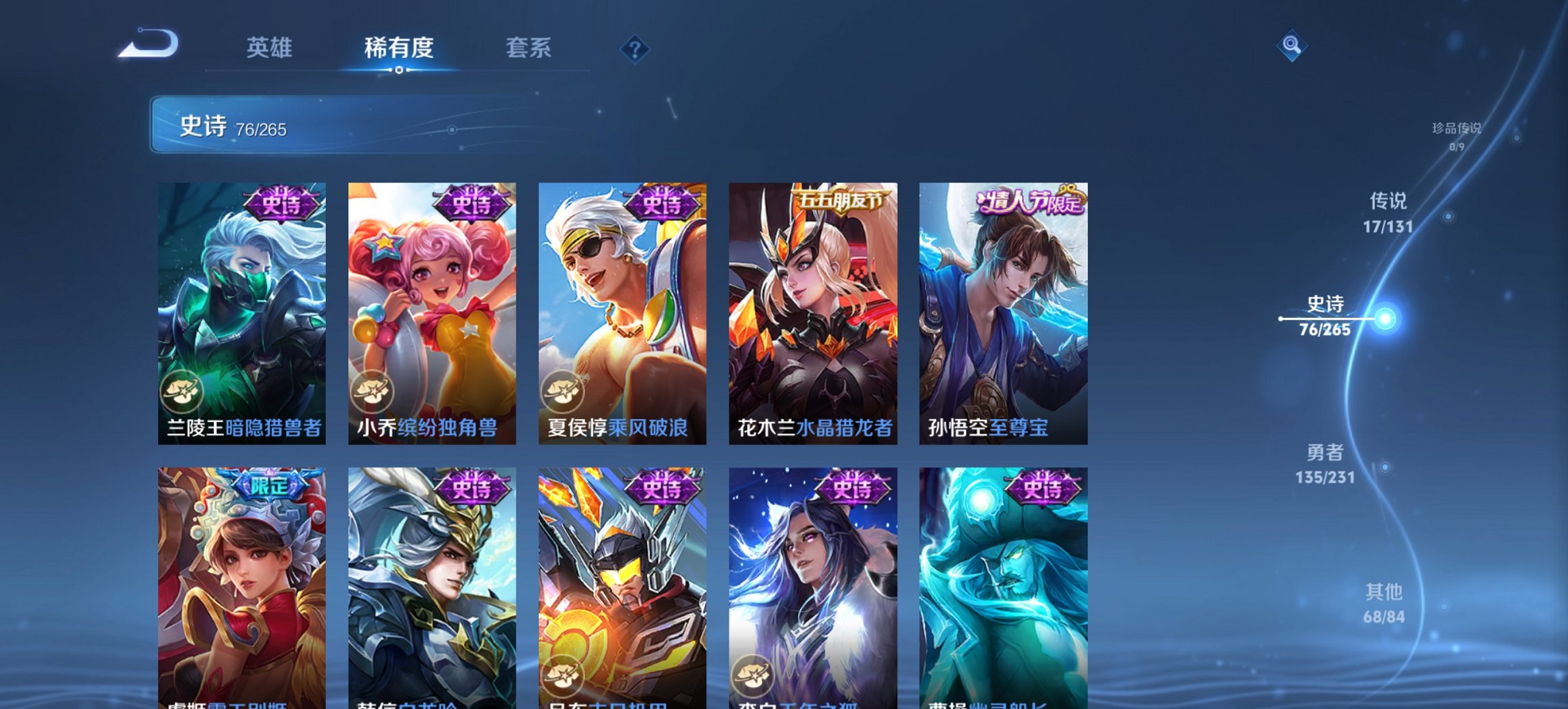Switch to the 套系 tab
Image resolution: width=1568 pixels, height=709 pixels.
[528, 48]
